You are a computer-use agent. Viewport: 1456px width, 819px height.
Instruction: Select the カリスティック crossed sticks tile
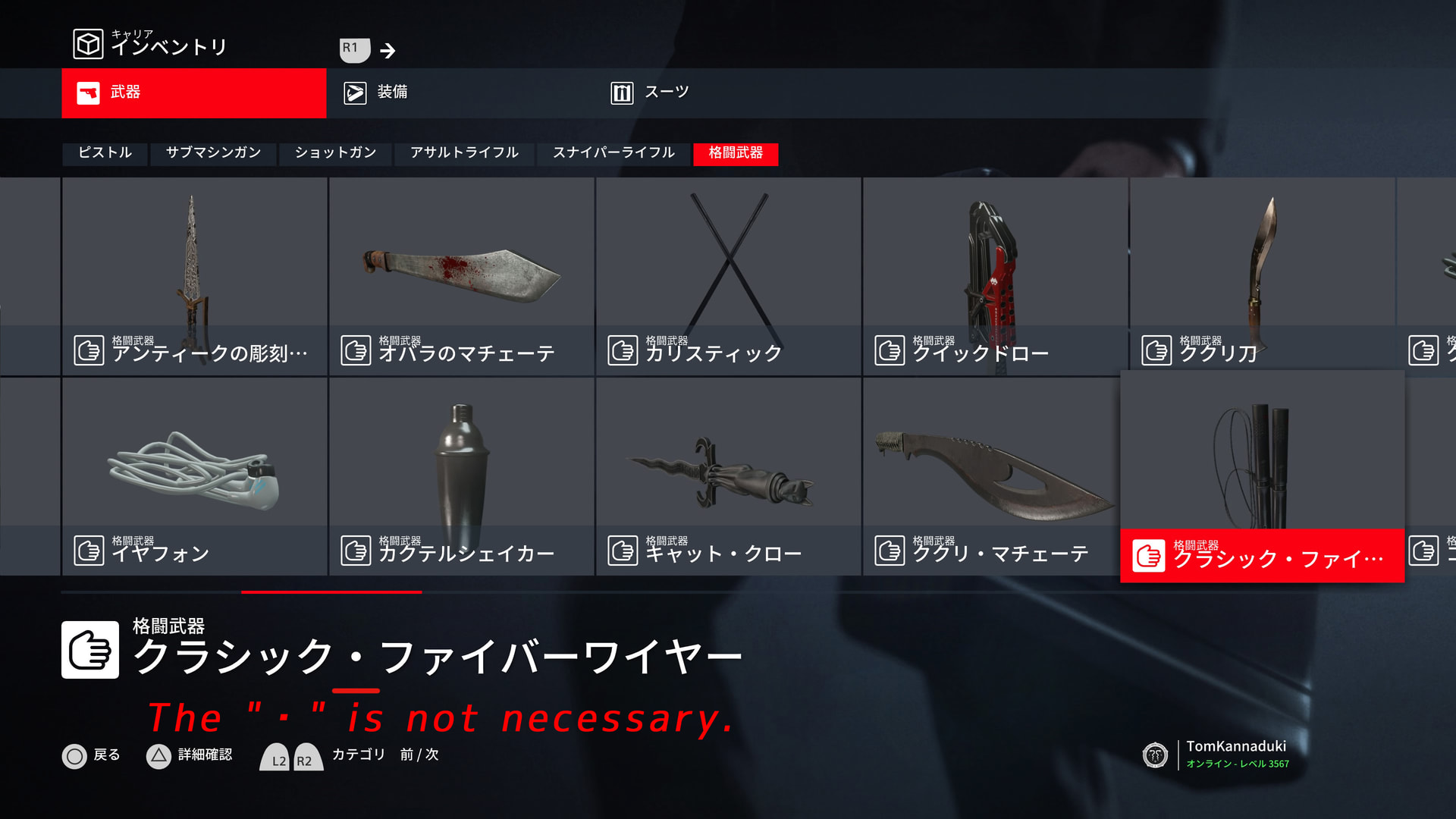pyautogui.click(x=728, y=276)
